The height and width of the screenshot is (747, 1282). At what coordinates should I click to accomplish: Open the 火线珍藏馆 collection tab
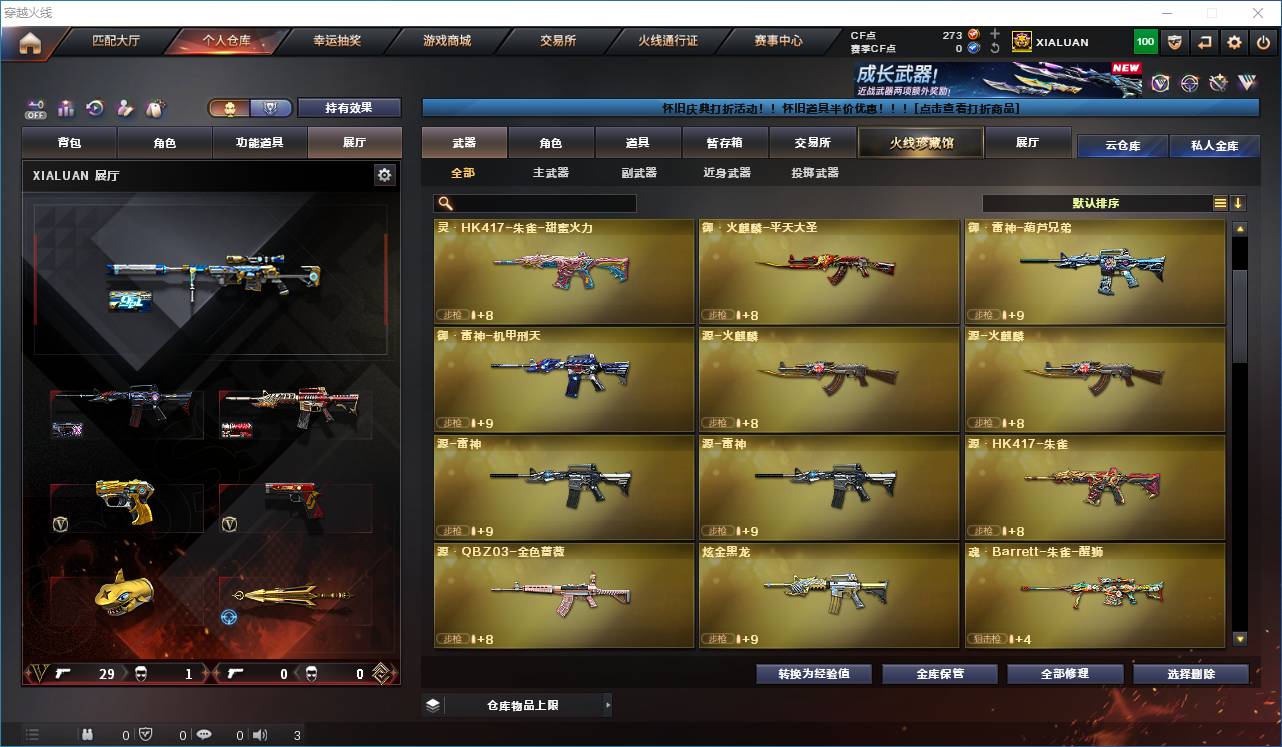point(921,143)
